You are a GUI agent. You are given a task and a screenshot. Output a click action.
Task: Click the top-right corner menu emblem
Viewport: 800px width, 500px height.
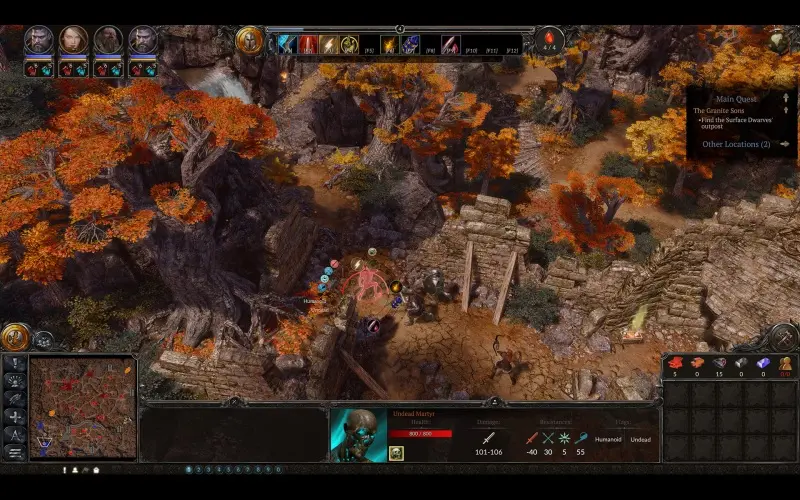(x=779, y=39)
